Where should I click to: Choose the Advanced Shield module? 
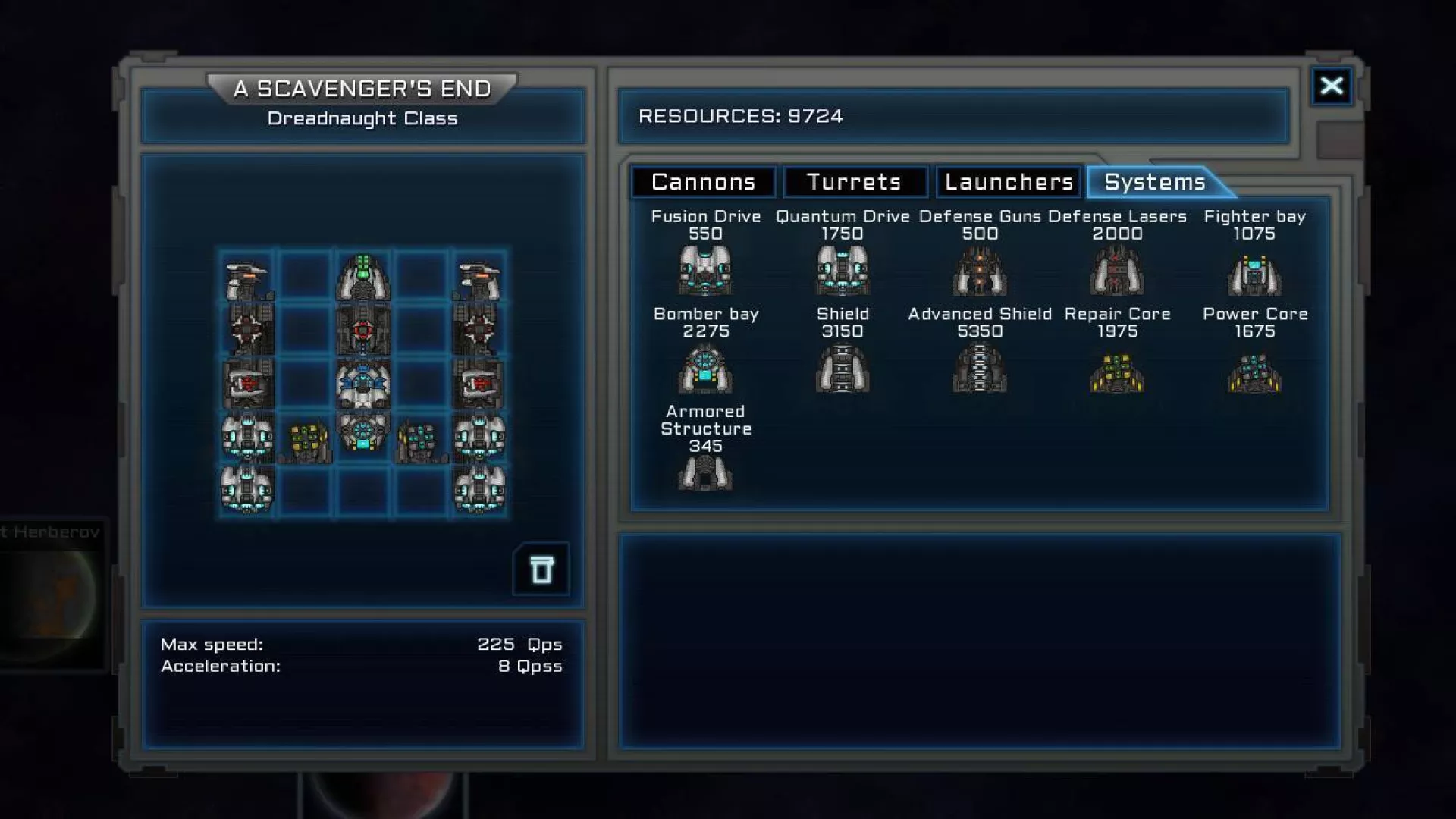(x=980, y=369)
